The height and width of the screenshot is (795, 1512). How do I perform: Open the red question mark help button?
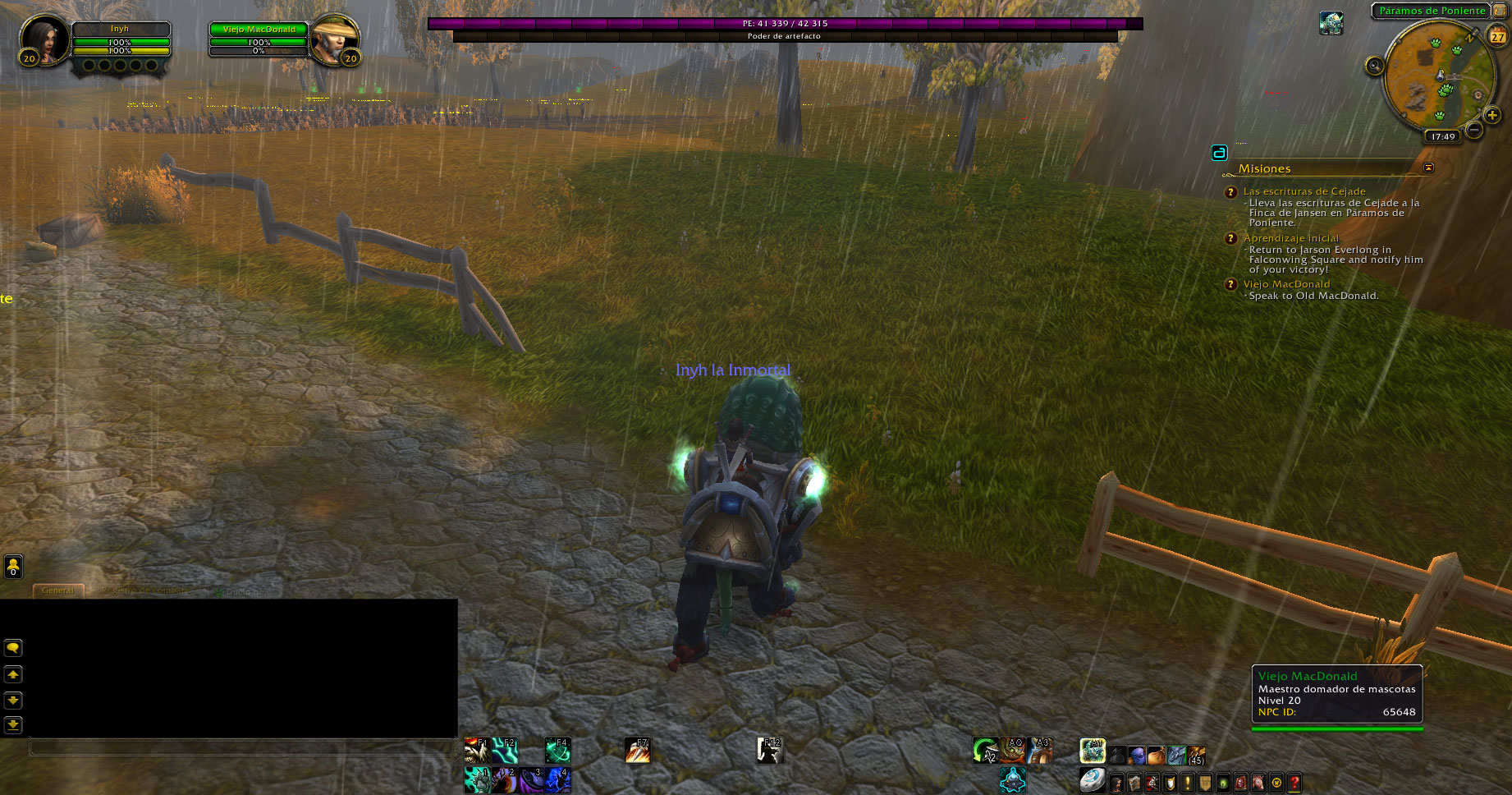pyautogui.click(x=1294, y=783)
